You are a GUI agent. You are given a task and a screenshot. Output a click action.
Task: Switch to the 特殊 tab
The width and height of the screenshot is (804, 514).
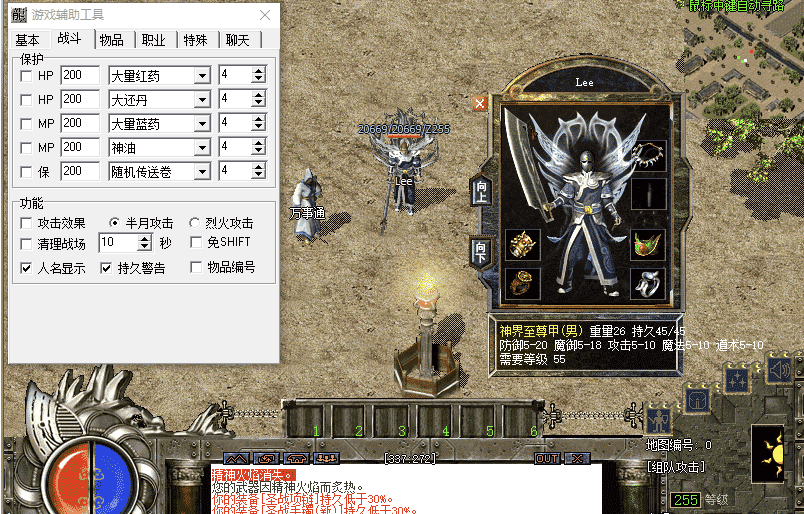(x=196, y=40)
